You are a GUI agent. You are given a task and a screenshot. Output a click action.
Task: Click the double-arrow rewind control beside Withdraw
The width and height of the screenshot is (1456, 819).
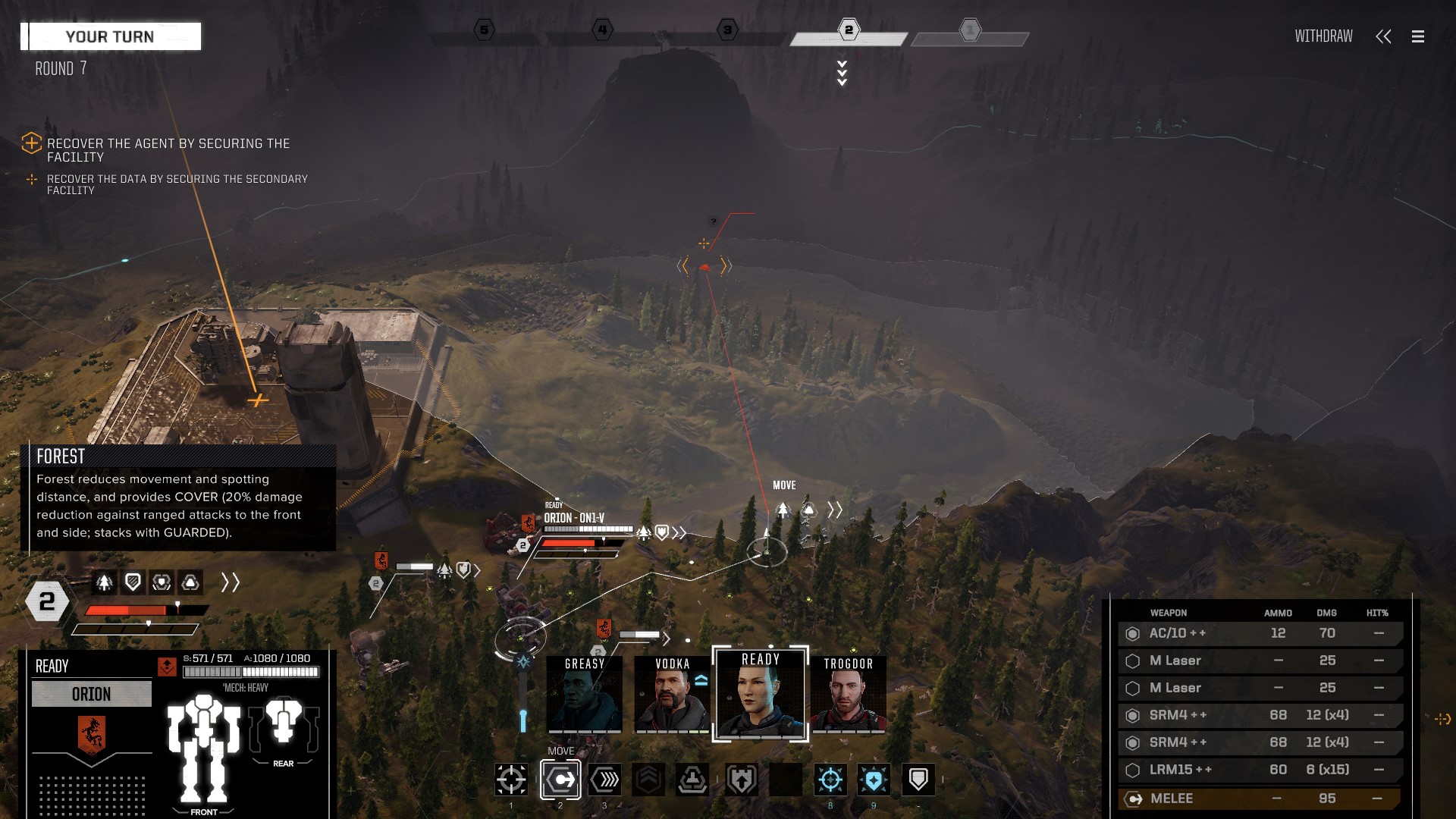pyautogui.click(x=1384, y=36)
